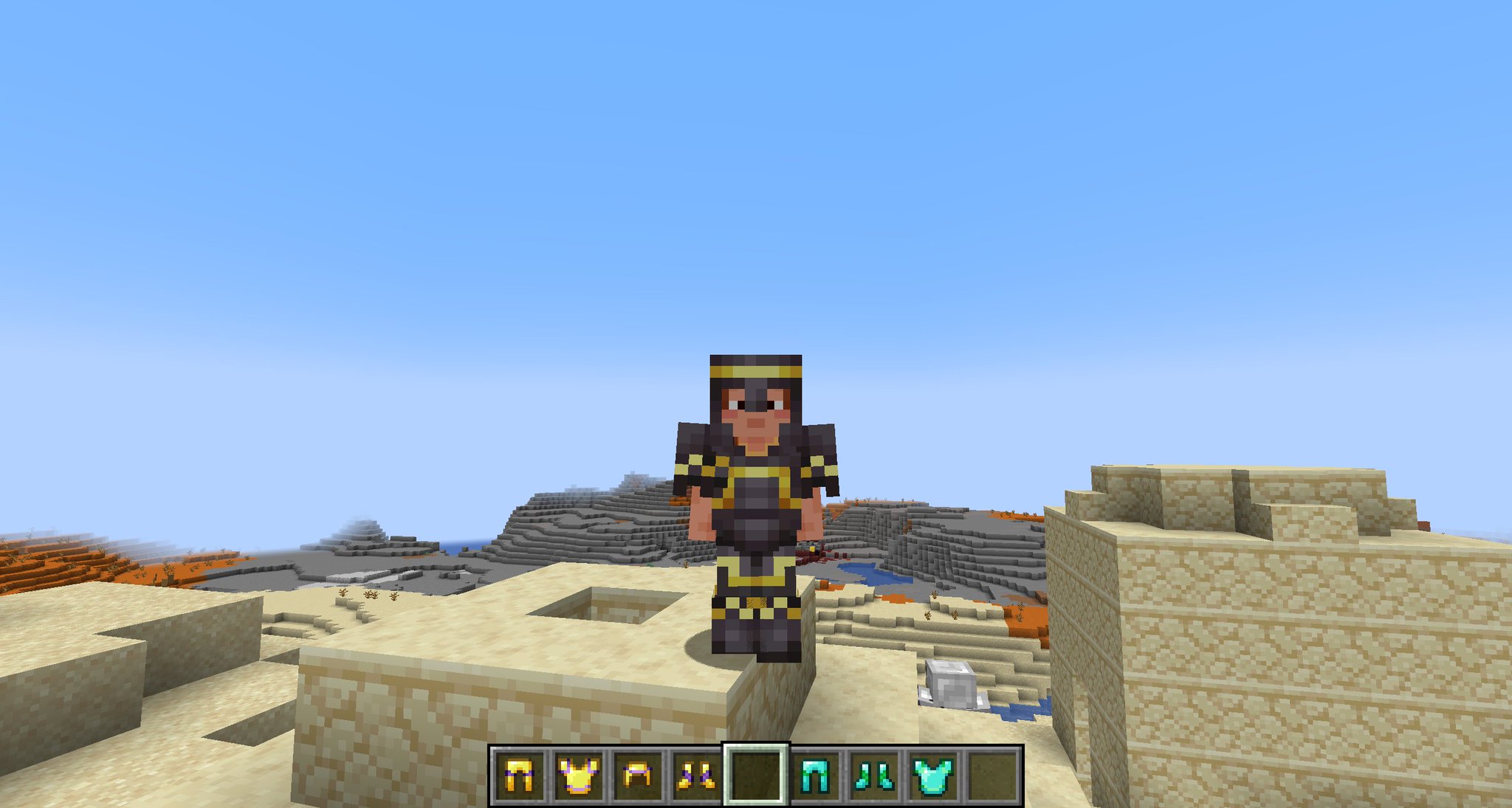The height and width of the screenshot is (808, 1512).
Task: Click the blue water pool in the badlands
Action: pyautogui.click(x=871, y=572)
